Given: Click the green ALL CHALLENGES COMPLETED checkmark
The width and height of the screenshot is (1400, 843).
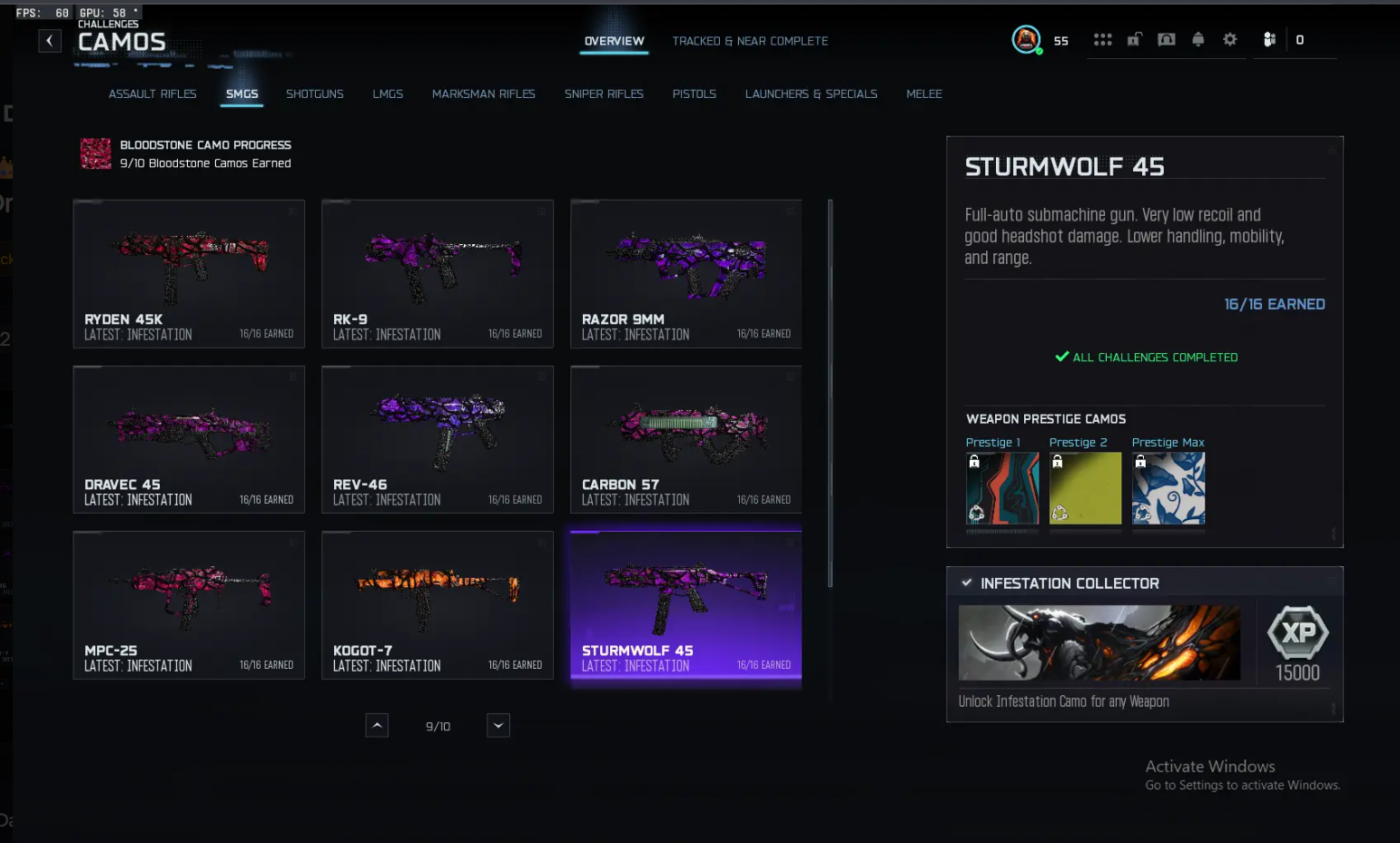Looking at the screenshot, I should [x=1061, y=357].
